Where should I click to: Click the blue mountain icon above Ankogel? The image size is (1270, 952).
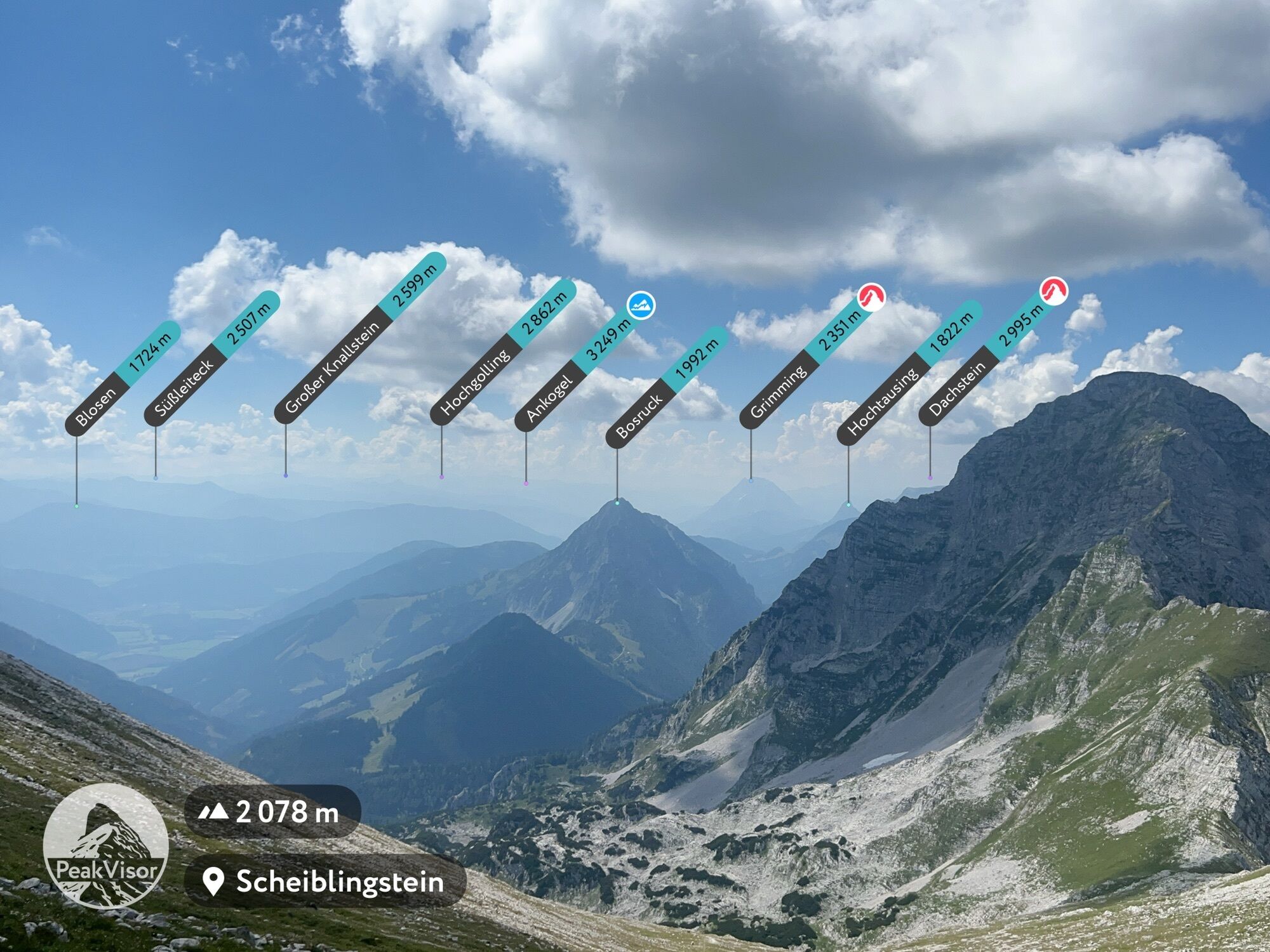(x=641, y=305)
